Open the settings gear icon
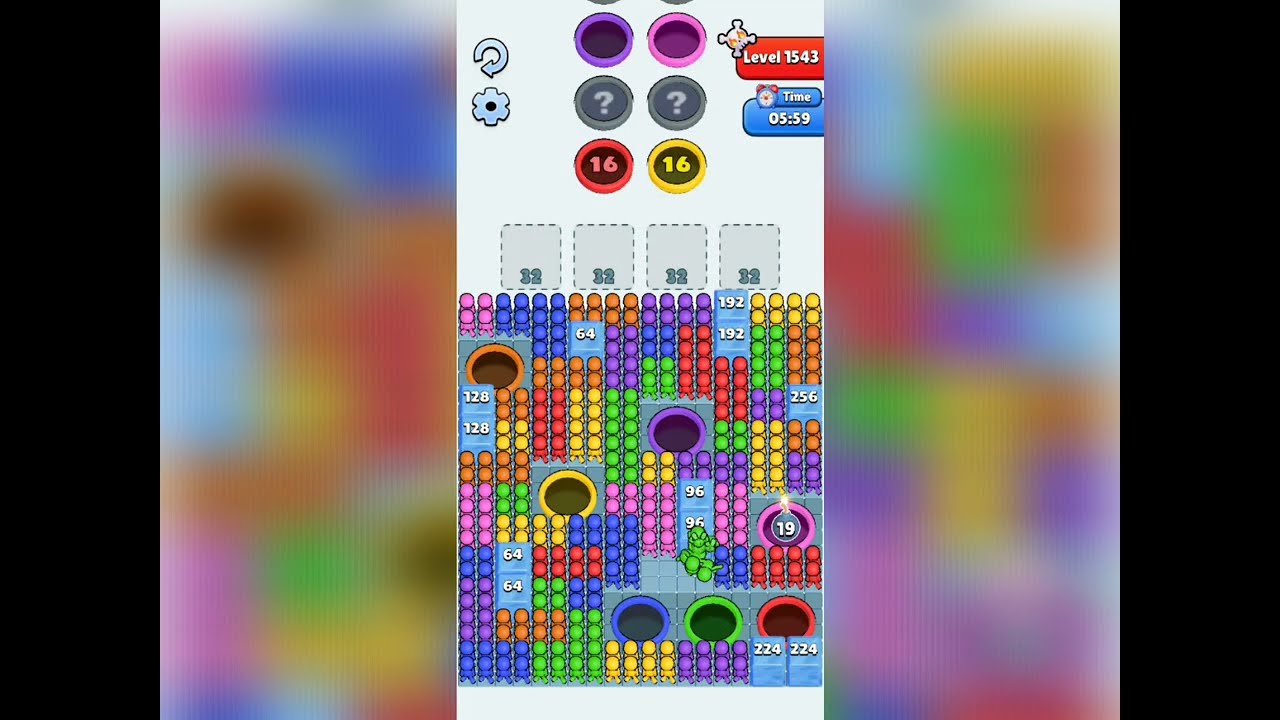 point(490,105)
